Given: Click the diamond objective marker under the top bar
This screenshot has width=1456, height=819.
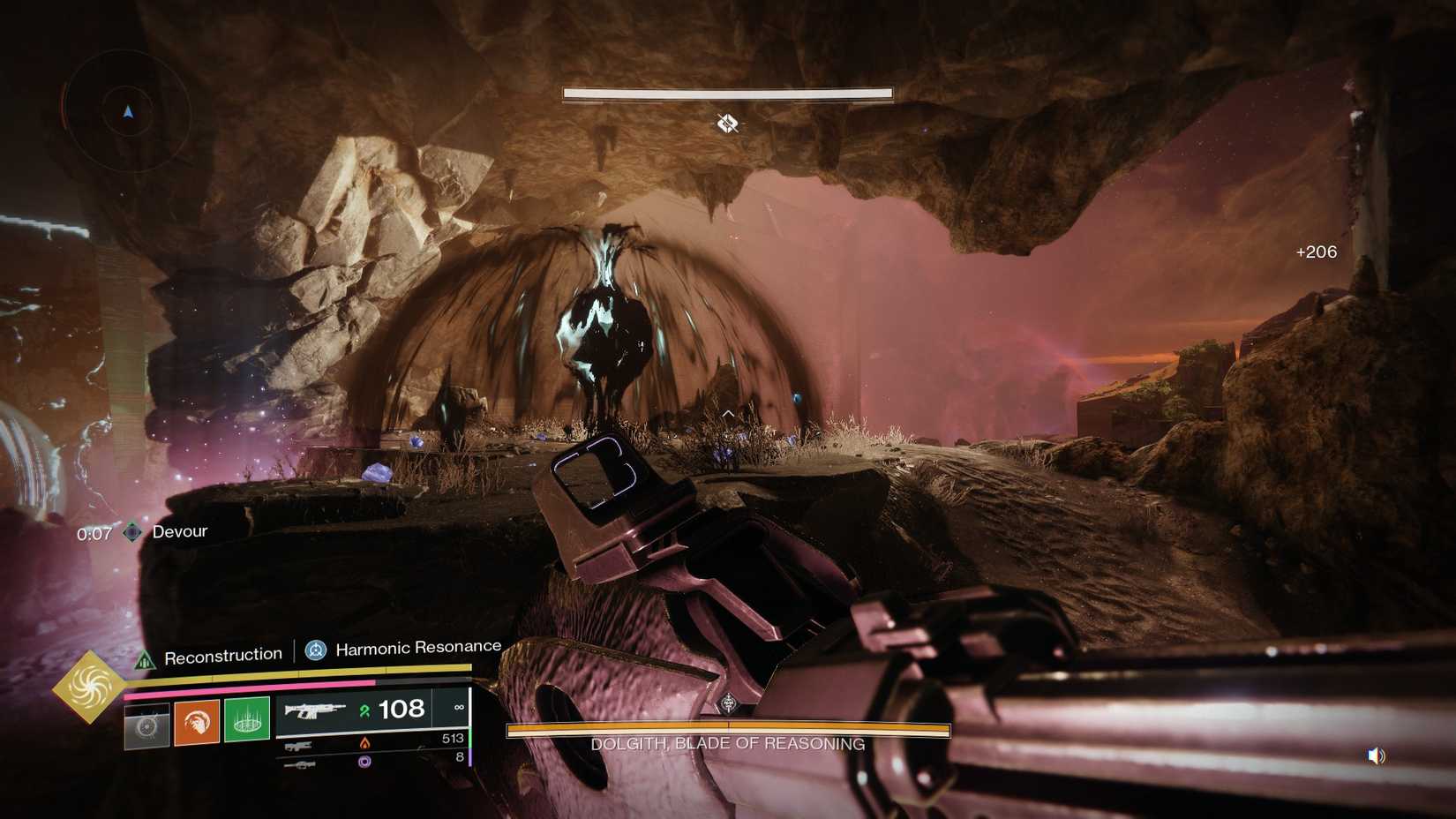Looking at the screenshot, I should point(727,124).
